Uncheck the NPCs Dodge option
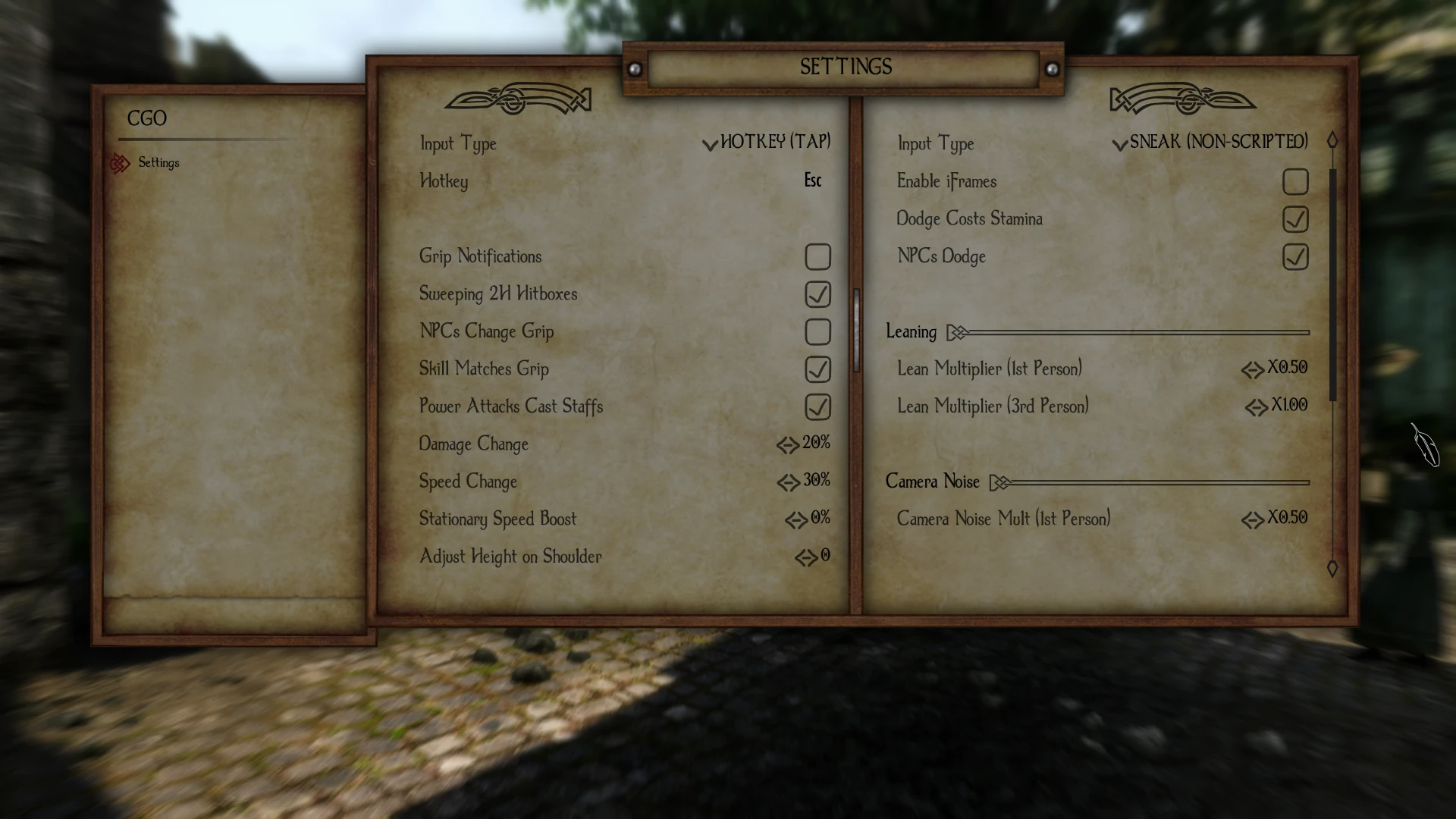 coord(1295,257)
